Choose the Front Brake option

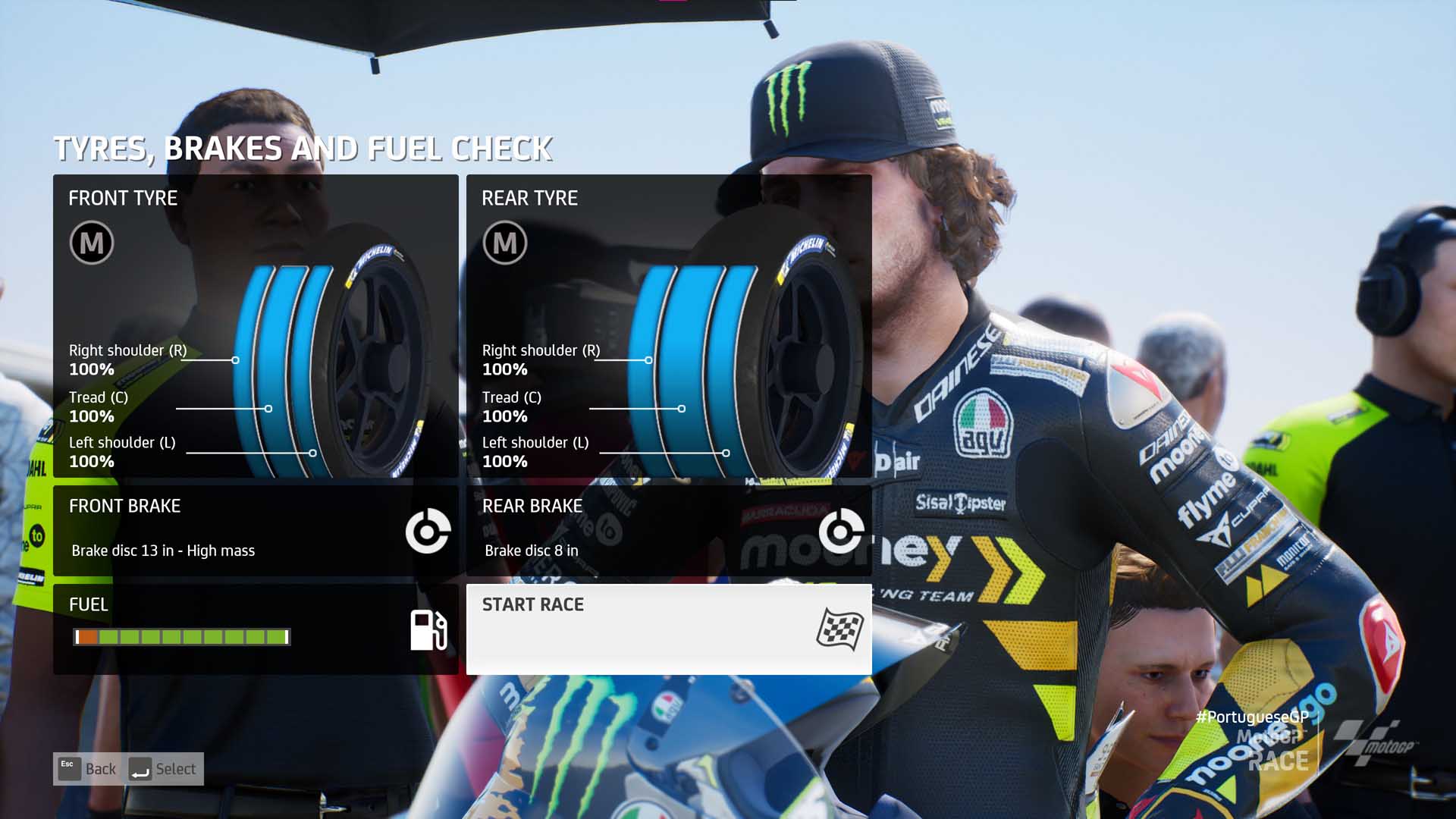click(x=256, y=530)
